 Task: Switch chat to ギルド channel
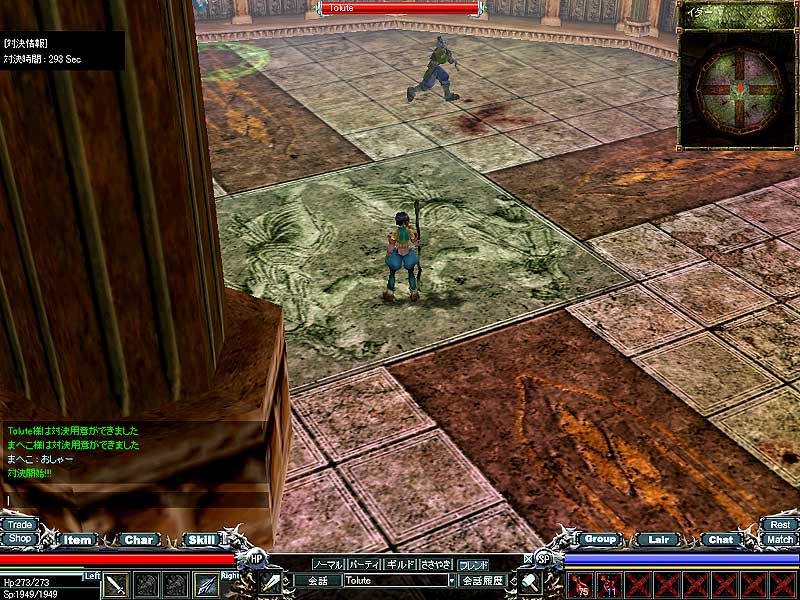click(x=400, y=564)
